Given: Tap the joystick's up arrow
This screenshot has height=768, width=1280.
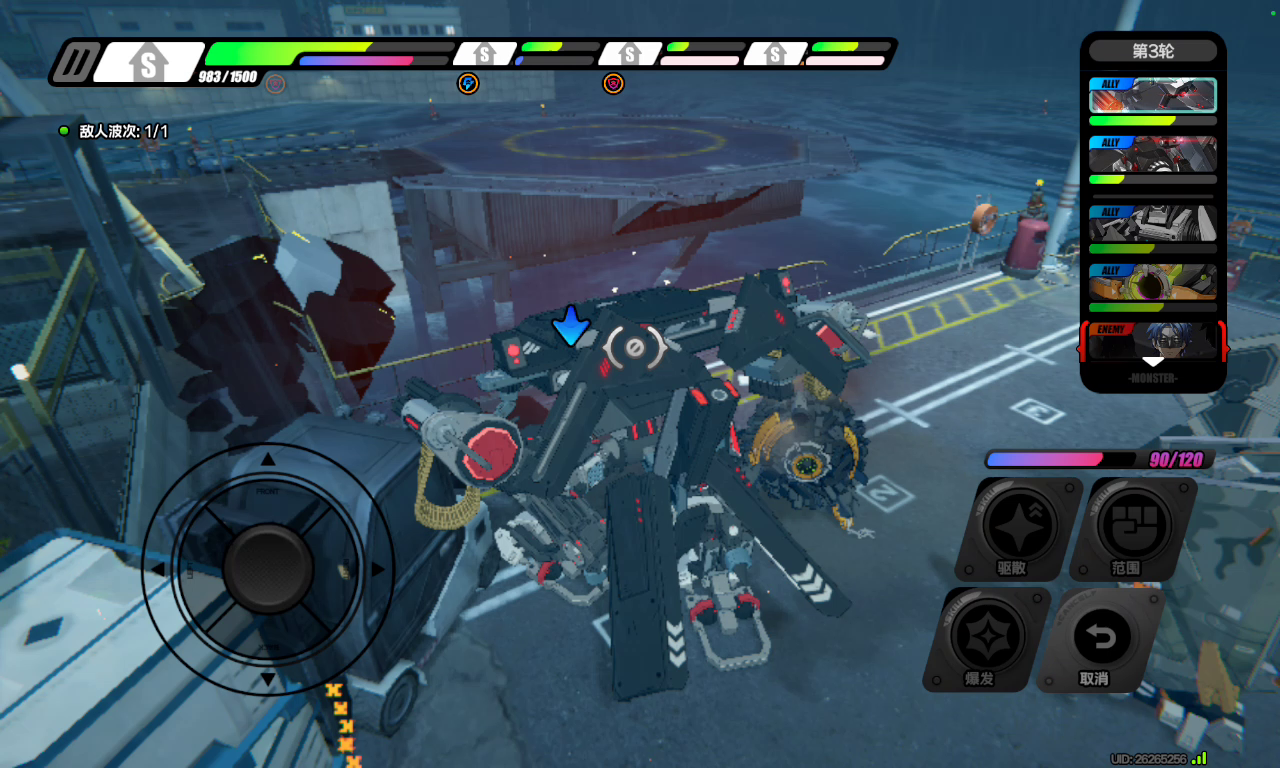Looking at the screenshot, I should pos(268,460).
